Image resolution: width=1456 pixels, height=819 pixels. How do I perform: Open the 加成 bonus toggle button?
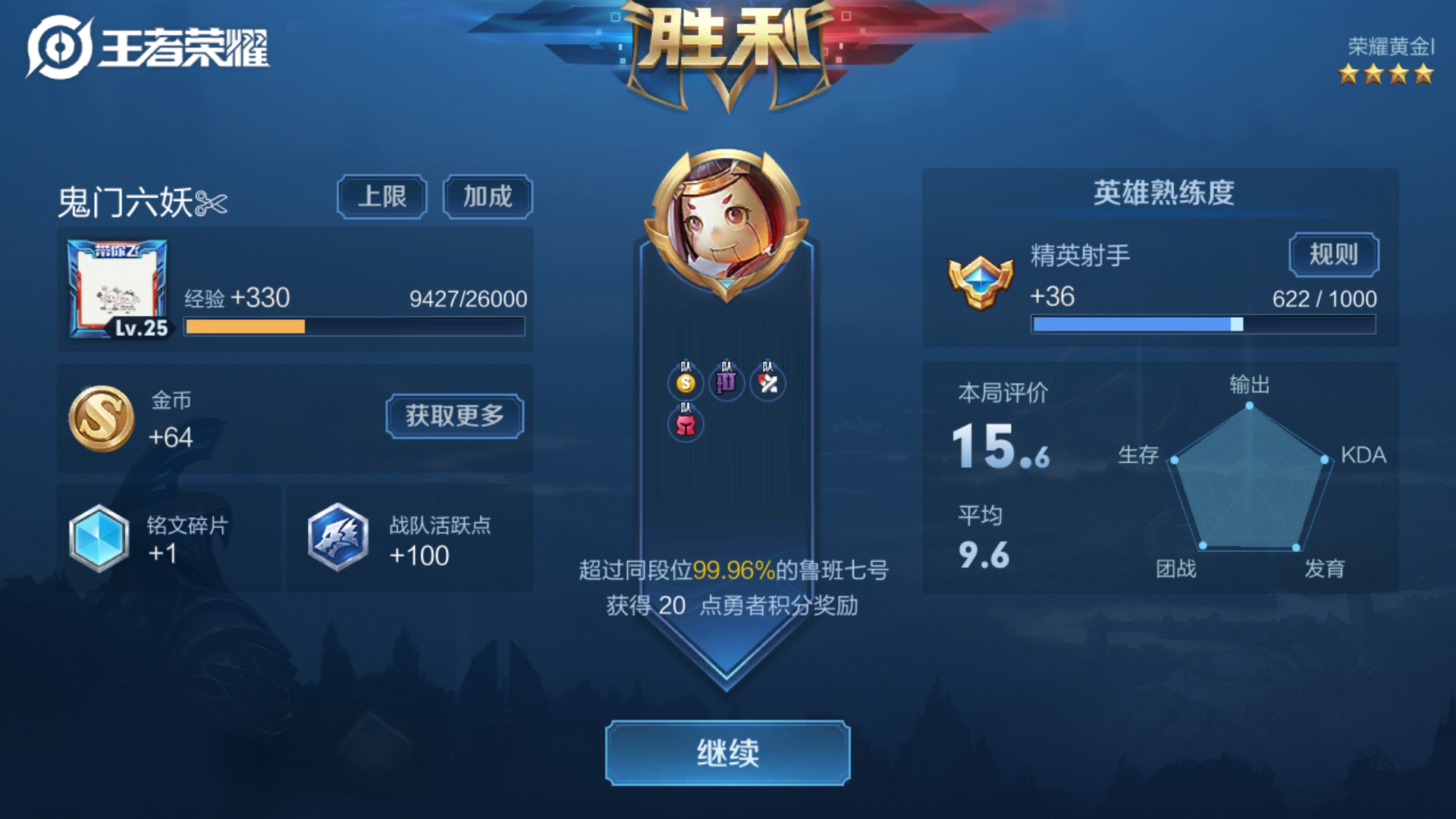[488, 196]
